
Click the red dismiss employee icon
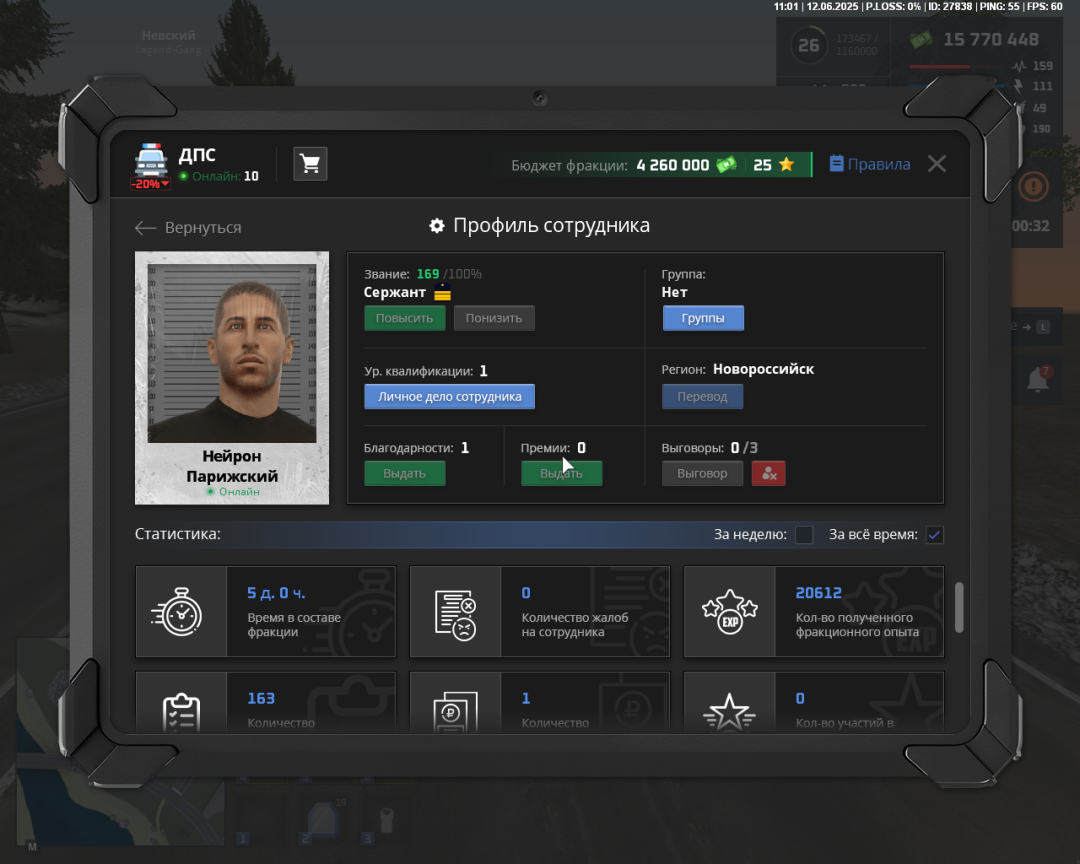pyautogui.click(x=768, y=473)
